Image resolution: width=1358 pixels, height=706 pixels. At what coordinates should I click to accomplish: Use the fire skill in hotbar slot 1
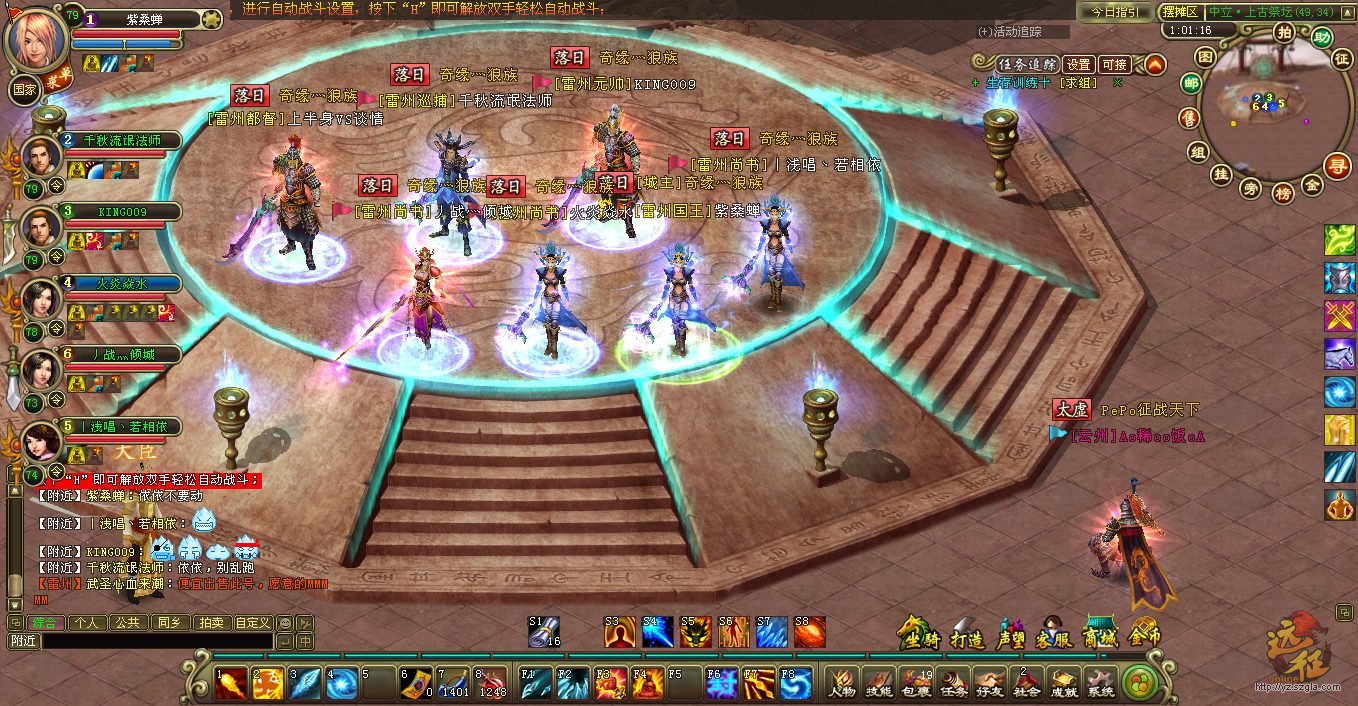coord(232,683)
